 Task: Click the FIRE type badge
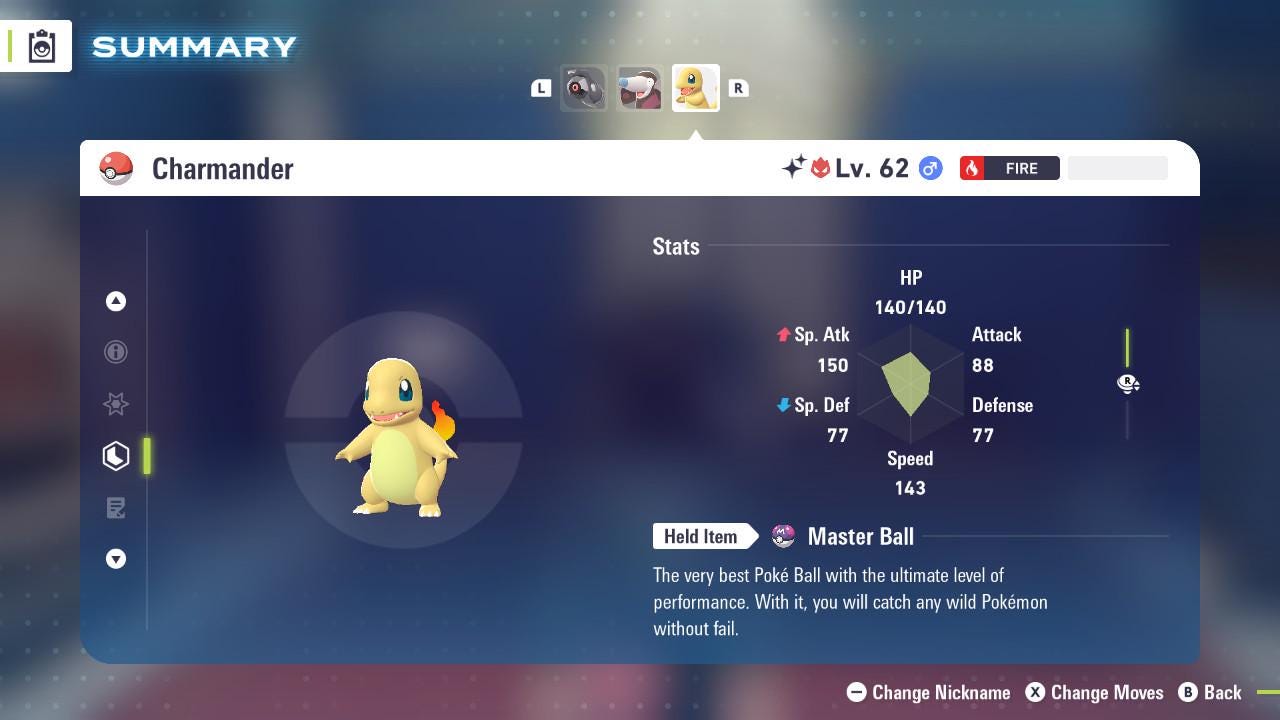point(1010,168)
